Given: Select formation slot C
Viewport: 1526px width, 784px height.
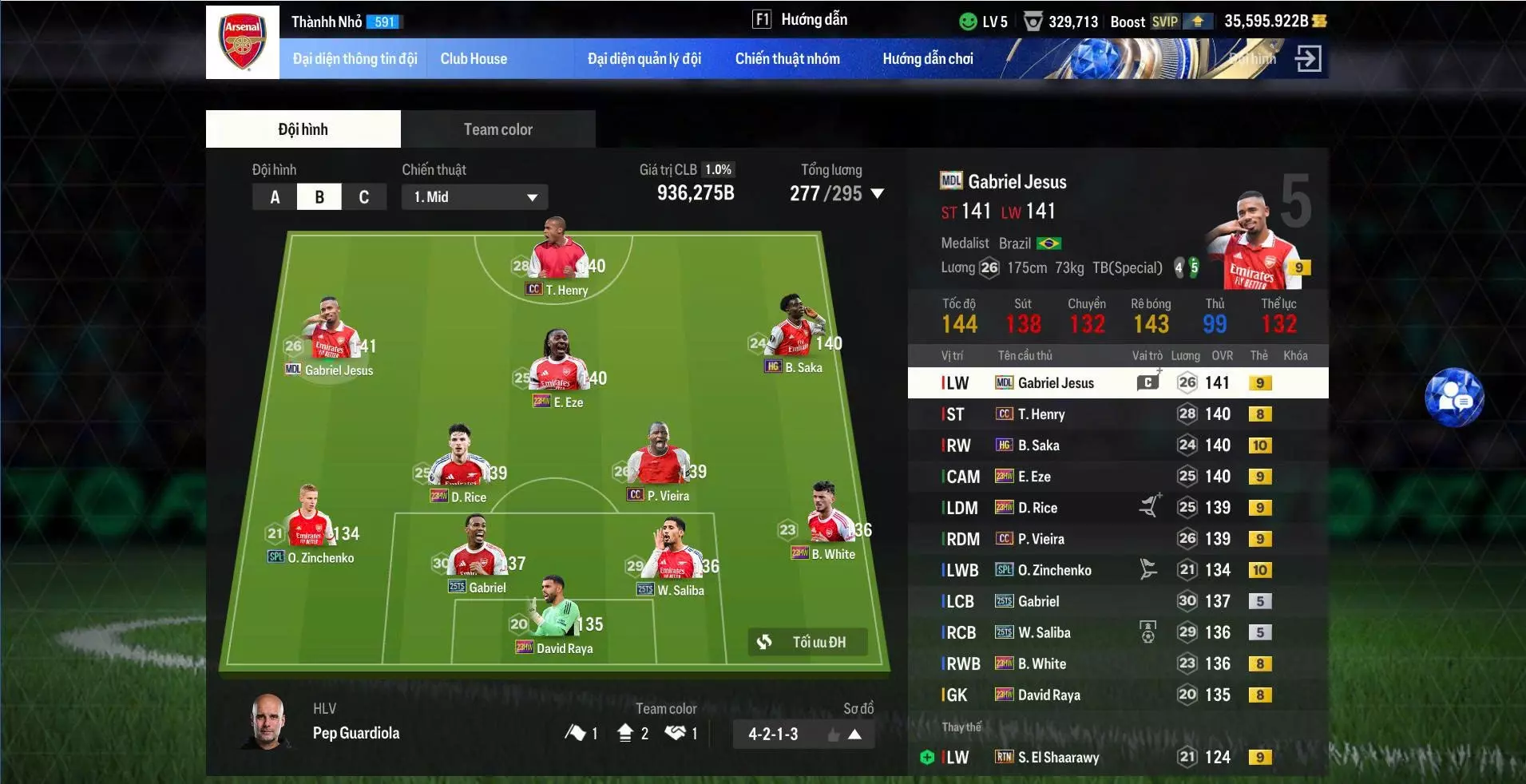Looking at the screenshot, I should tap(365, 196).
